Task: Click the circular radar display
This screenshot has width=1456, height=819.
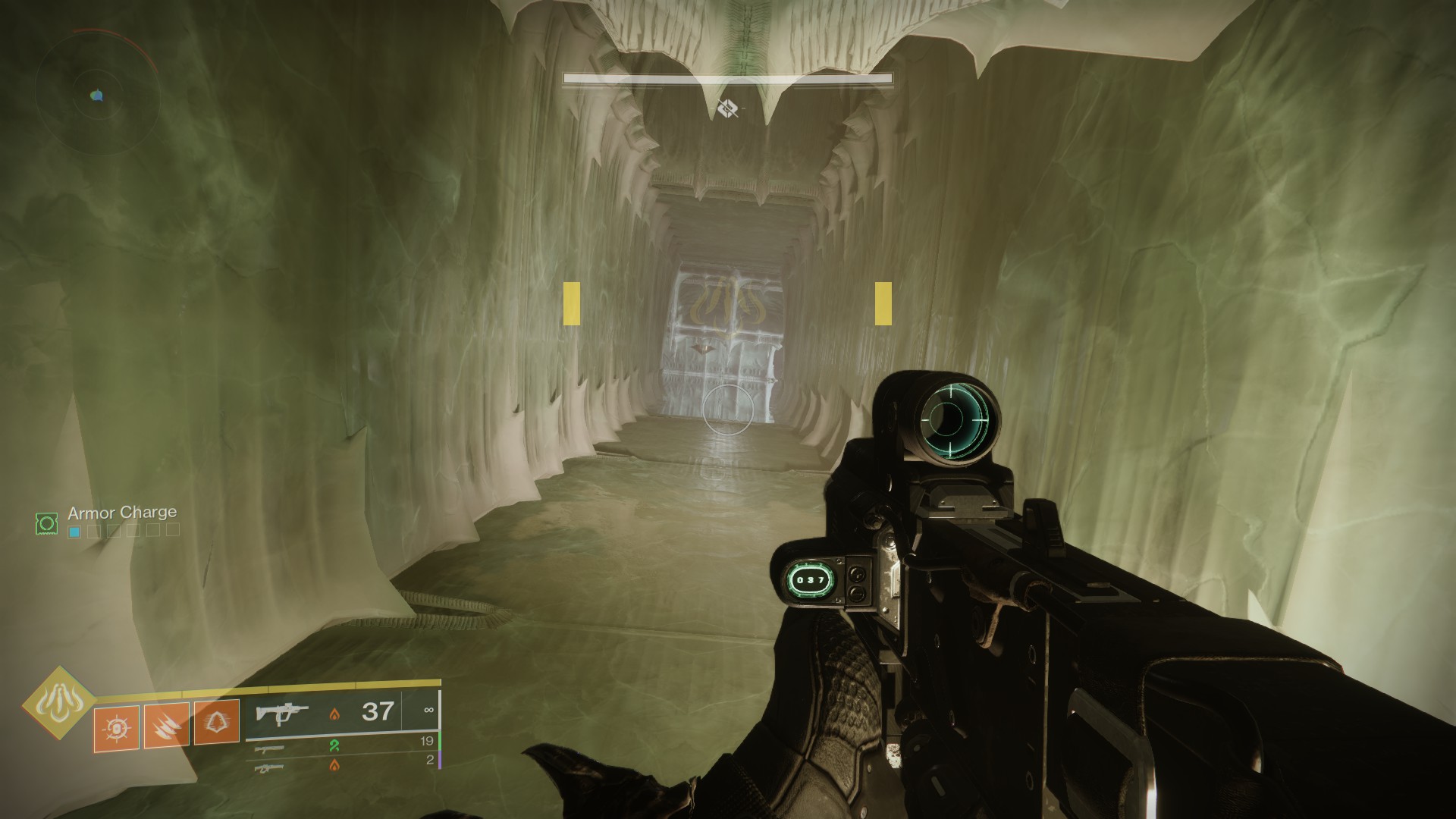Action: (96, 94)
